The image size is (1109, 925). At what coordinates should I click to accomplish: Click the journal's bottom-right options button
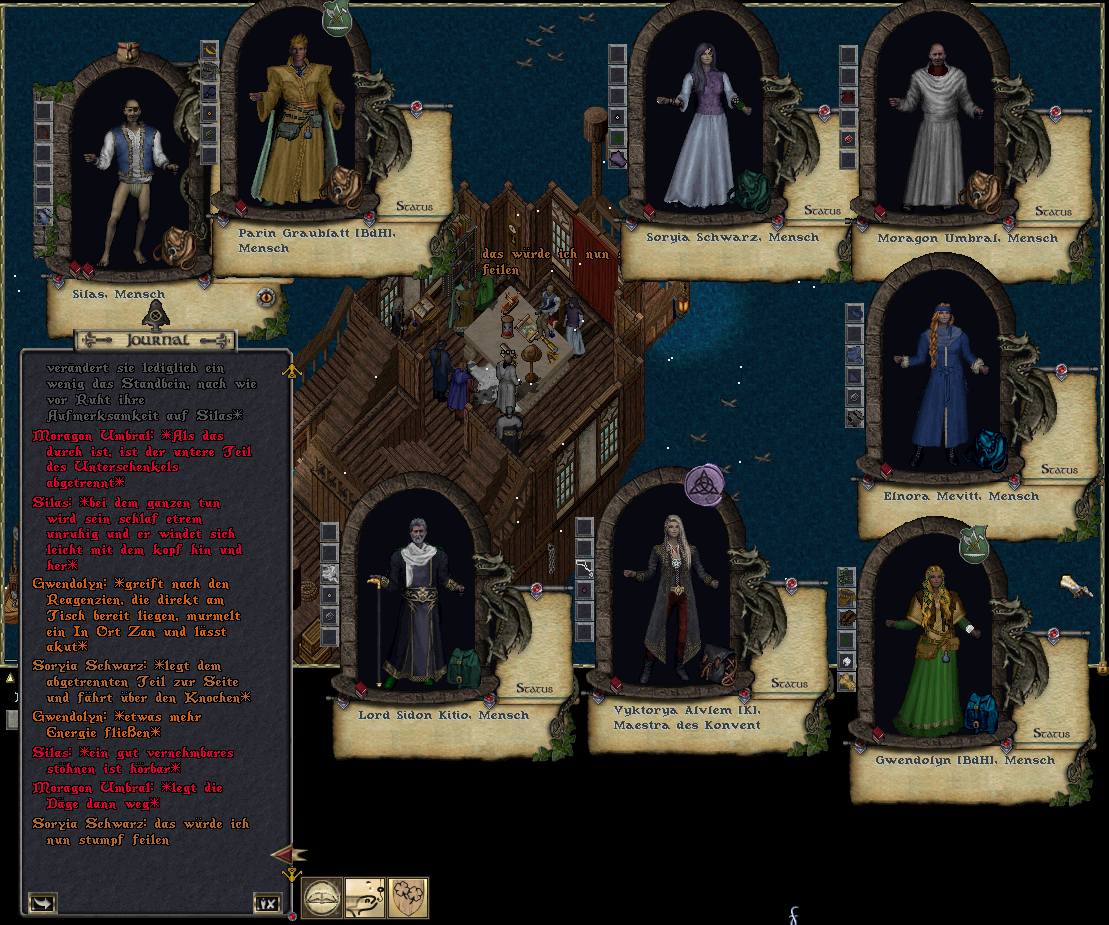pos(266,903)
